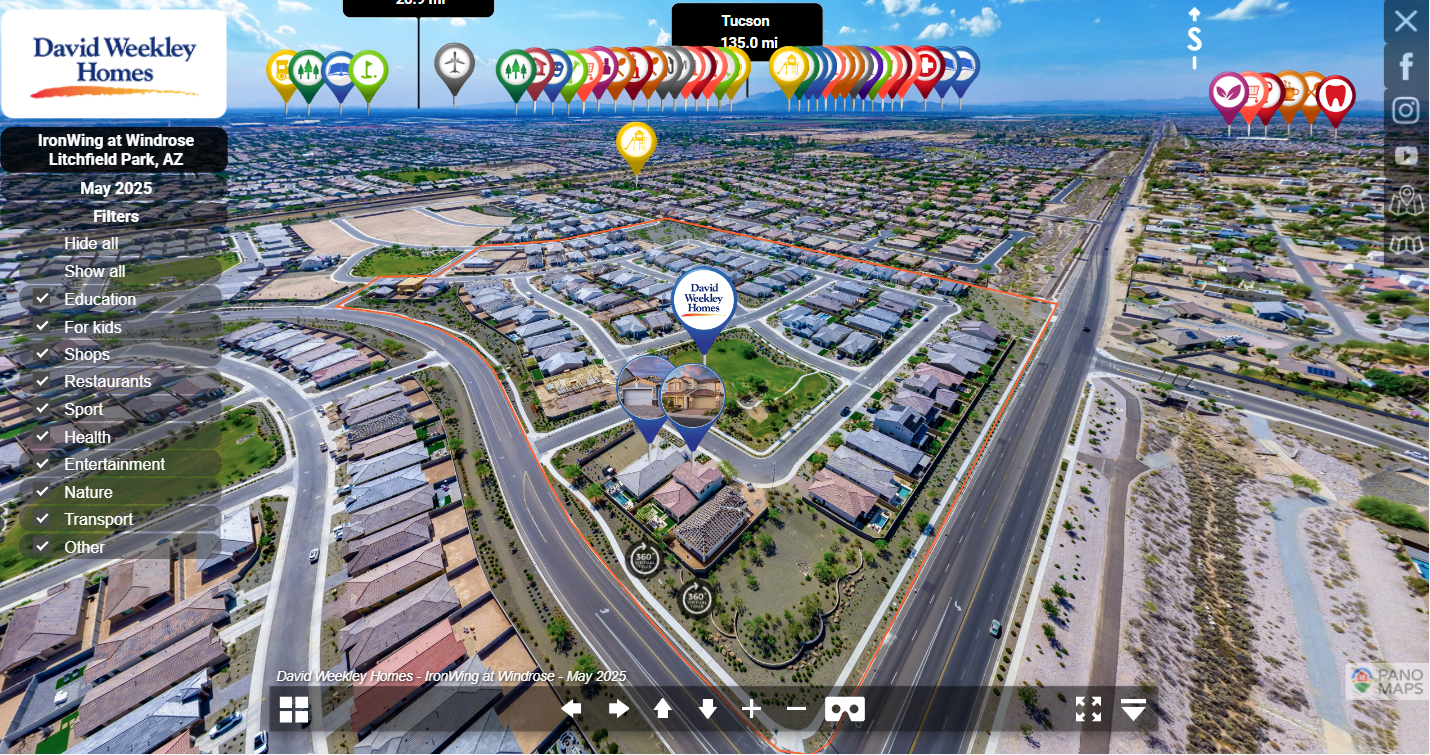Collapse the bottom toolbar
The height and width of the screenshot is (755, 1430).
[1133, 709]
